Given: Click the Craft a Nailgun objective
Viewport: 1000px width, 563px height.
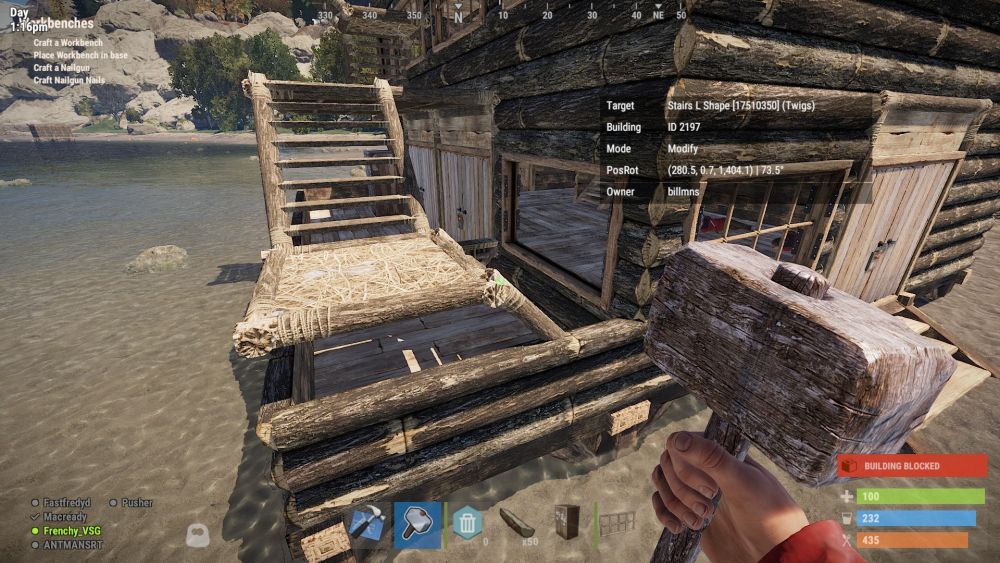Looking at the screenshot, I should coord(60,67).
